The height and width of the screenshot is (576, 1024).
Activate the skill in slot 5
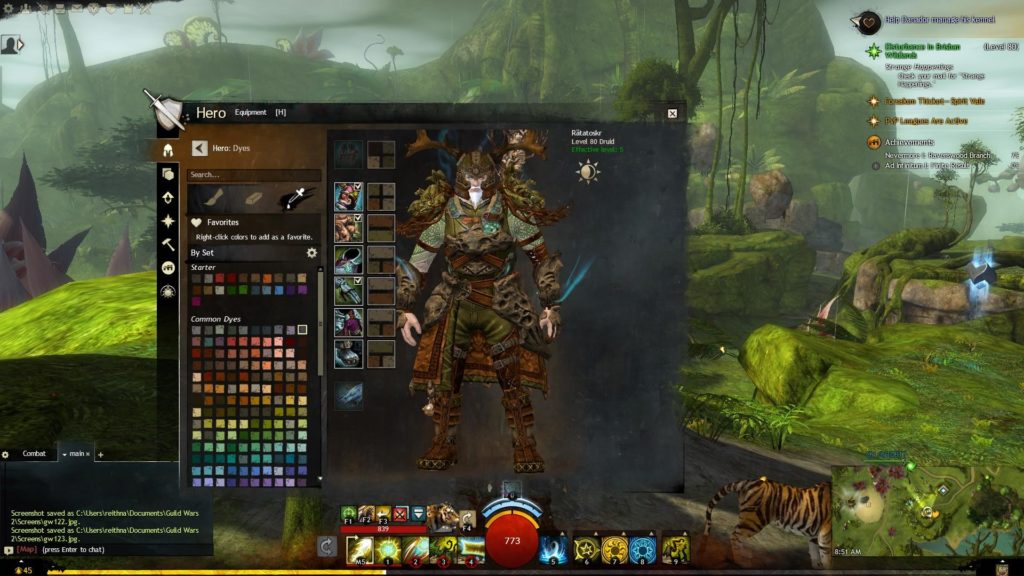coord(553,548)
